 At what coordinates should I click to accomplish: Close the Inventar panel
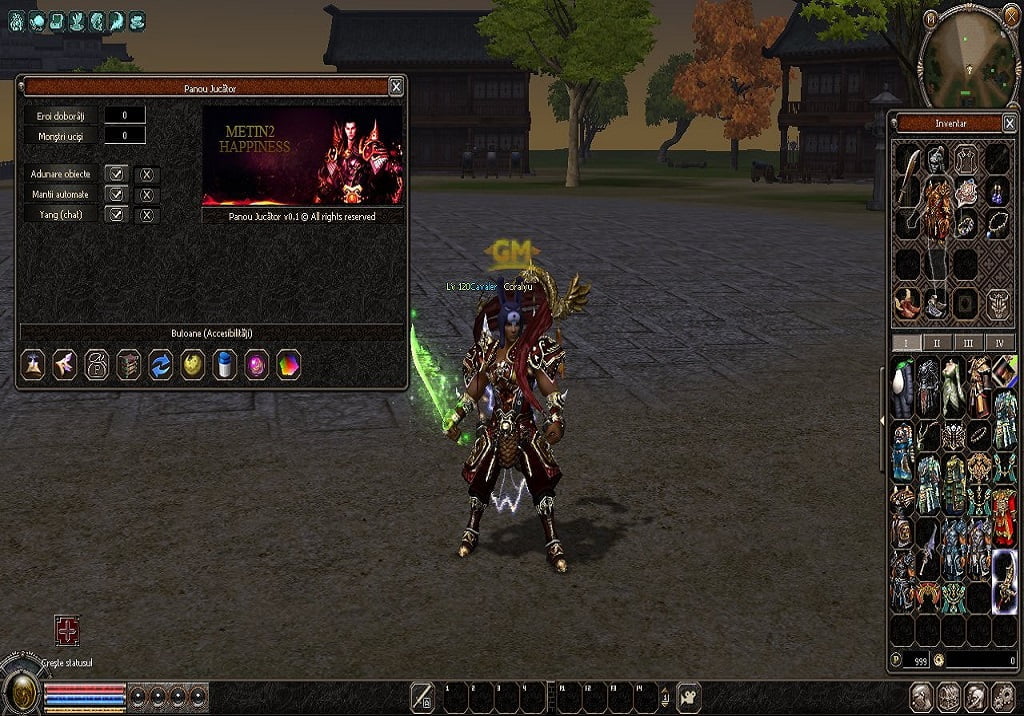[1010, 124]
